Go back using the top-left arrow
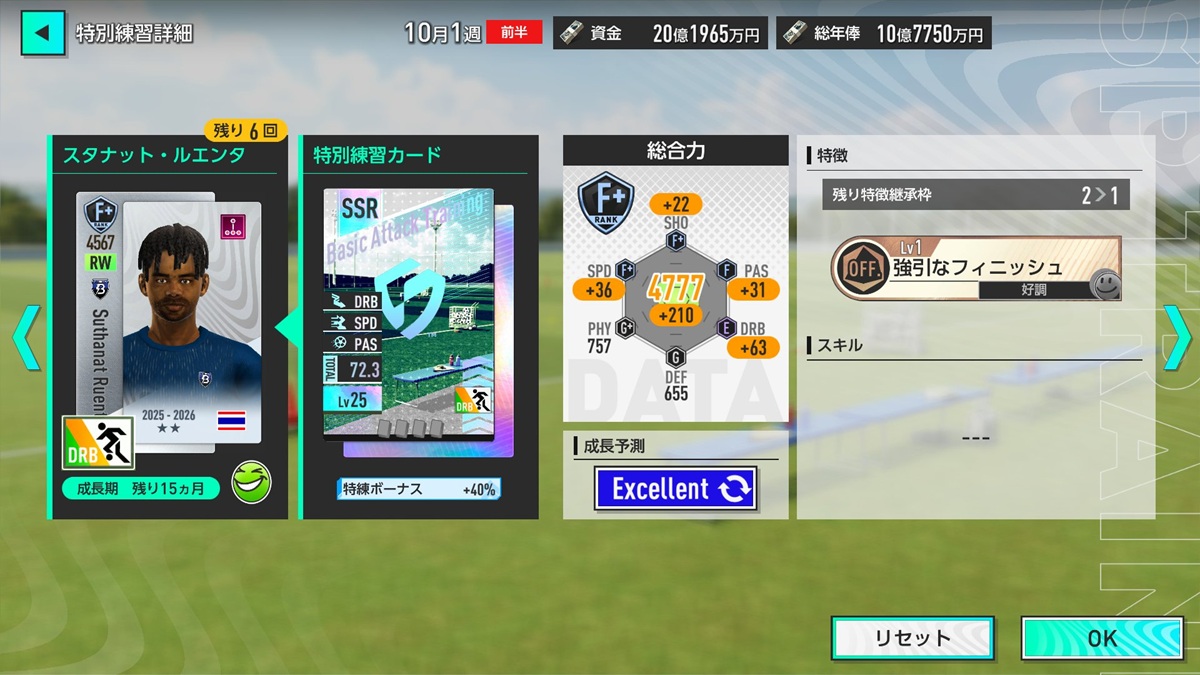Viewport: 1200px width, 675px height. 42,33
